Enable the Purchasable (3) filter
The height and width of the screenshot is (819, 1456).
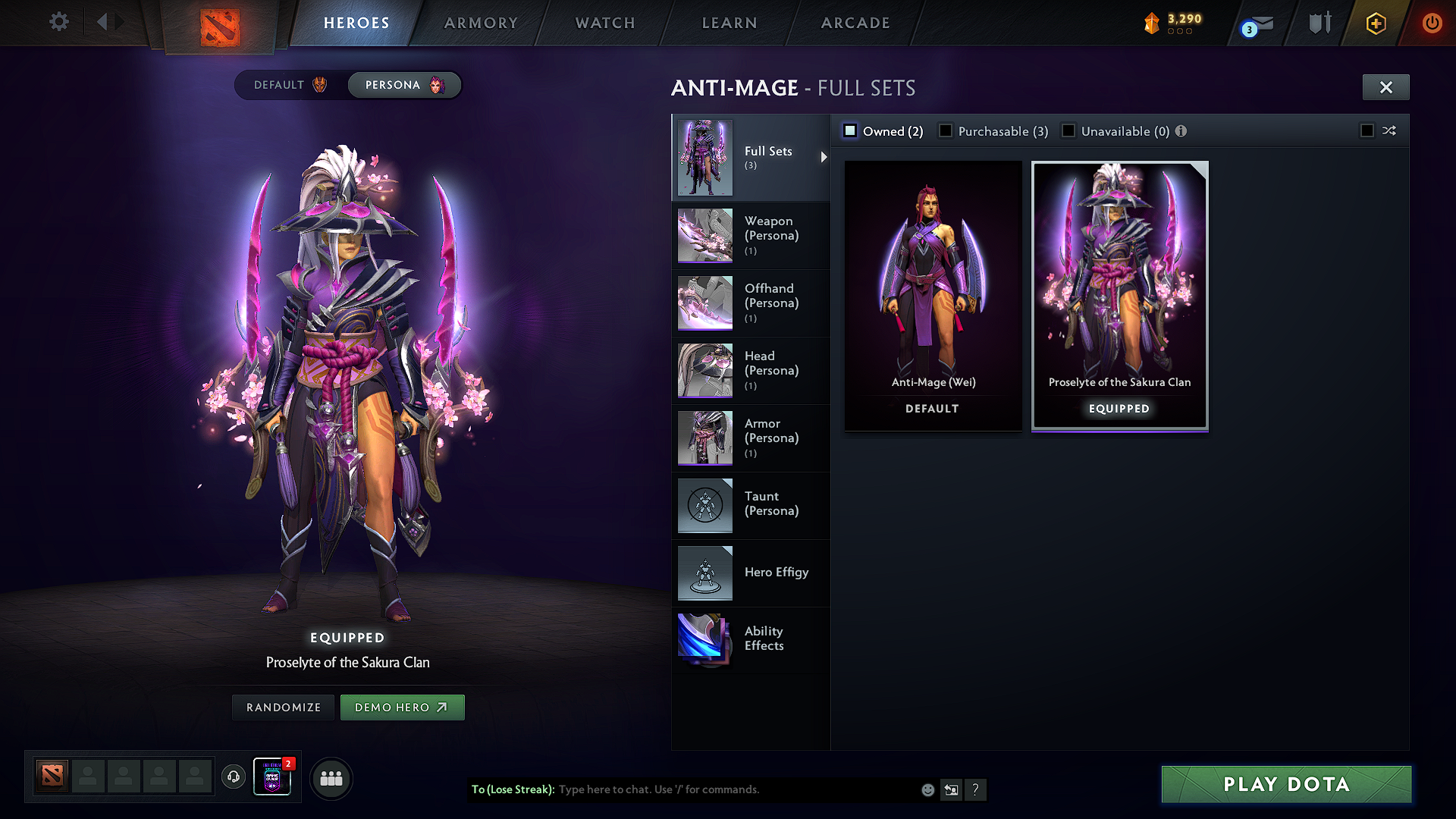[945, 130]
